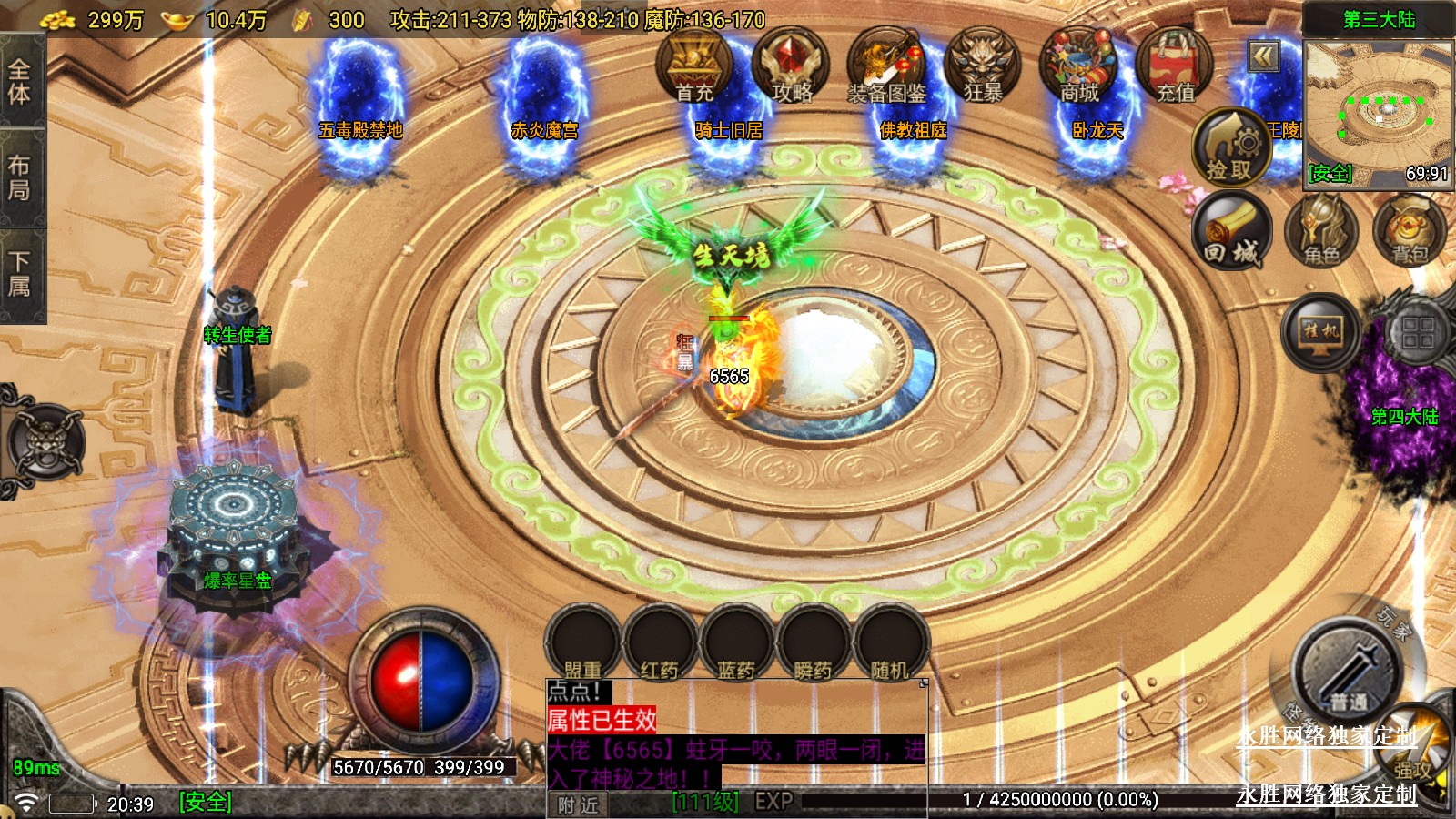1456x819 pixels.
Task: Open the 首充 first recharge icon
Action: coord(694,66)
